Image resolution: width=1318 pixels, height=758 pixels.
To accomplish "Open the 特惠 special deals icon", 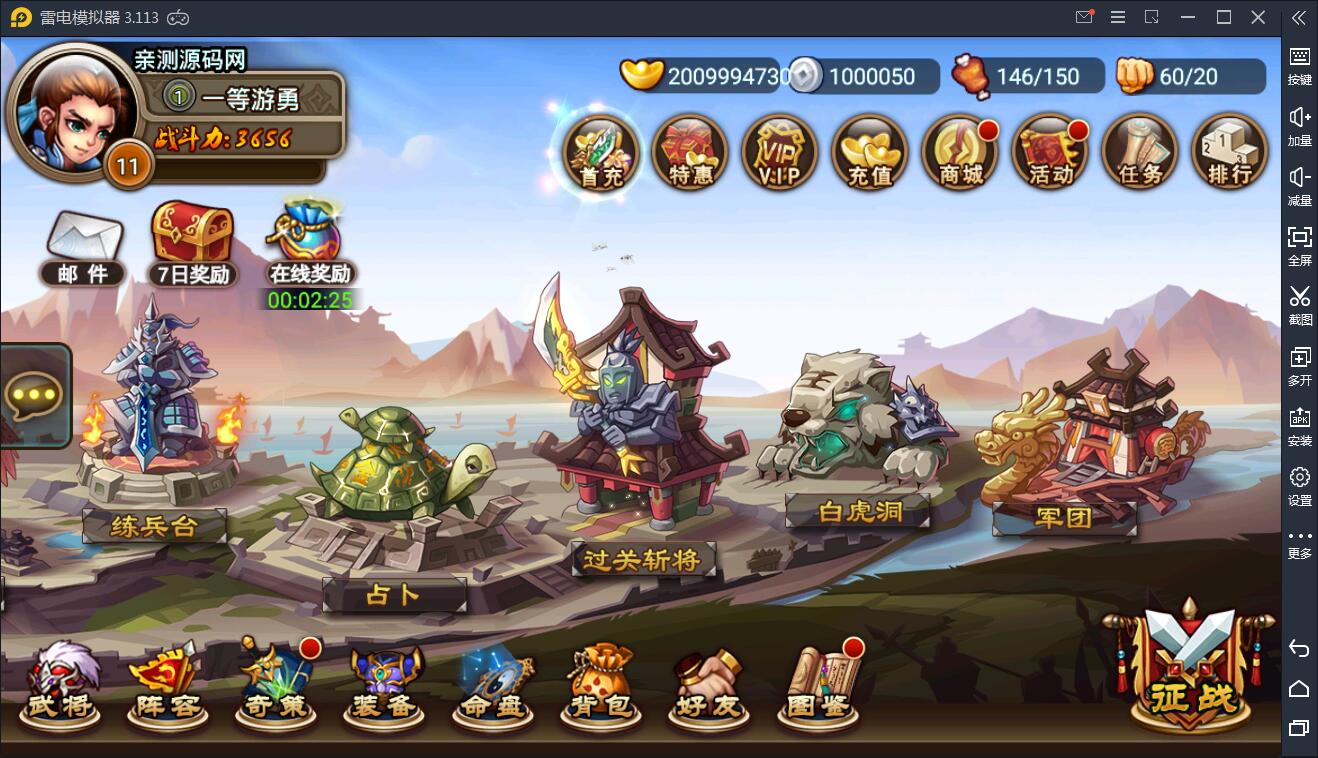I will pos(689,153).
